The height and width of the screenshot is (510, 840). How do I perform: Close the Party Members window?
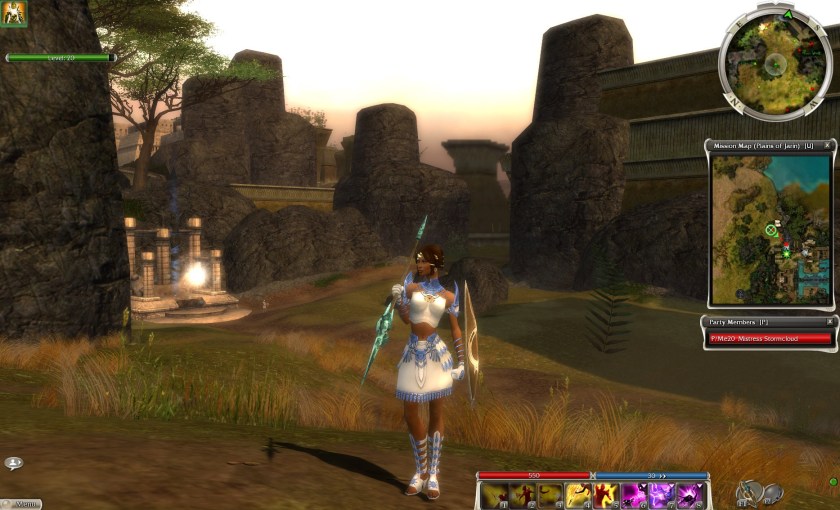828,322
